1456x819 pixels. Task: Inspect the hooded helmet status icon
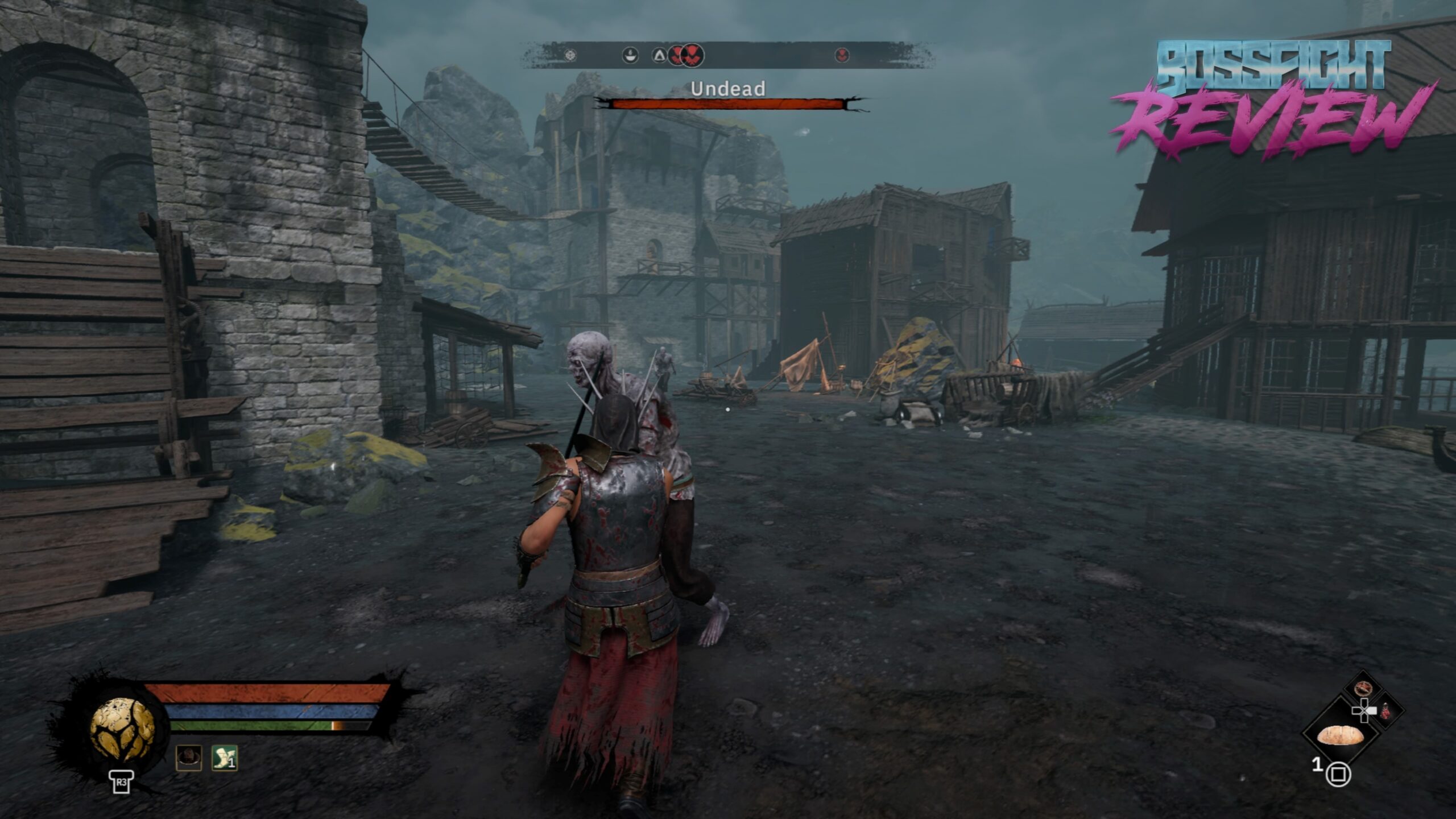189,758
